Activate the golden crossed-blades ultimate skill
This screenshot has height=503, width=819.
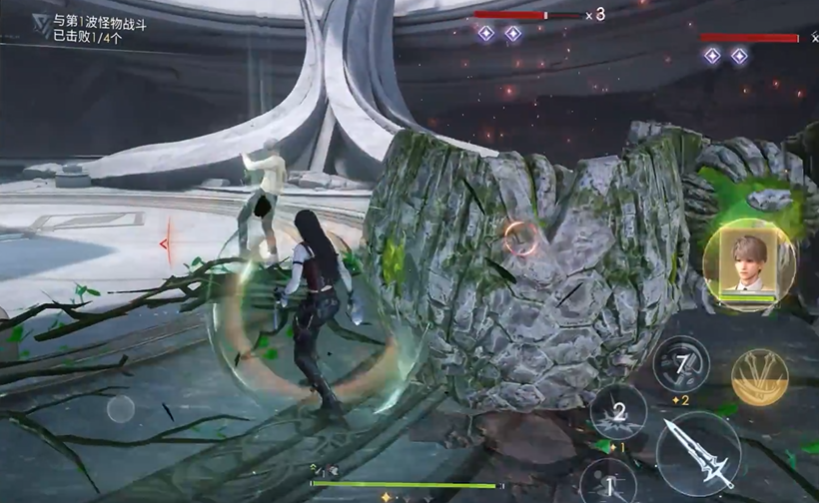[759, 377]
